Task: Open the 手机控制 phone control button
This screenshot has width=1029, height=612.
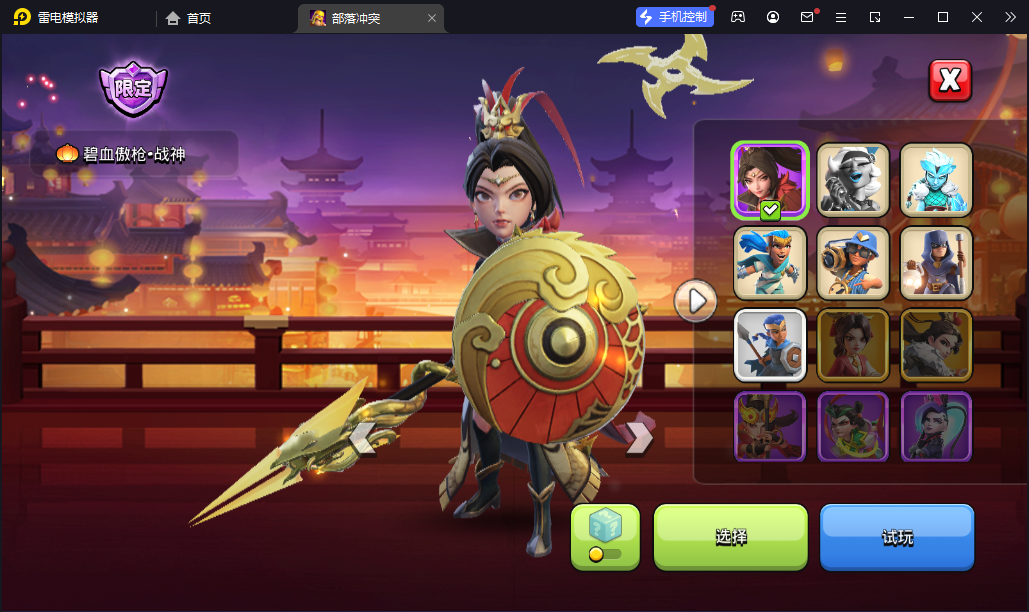Action: point(675,17)
